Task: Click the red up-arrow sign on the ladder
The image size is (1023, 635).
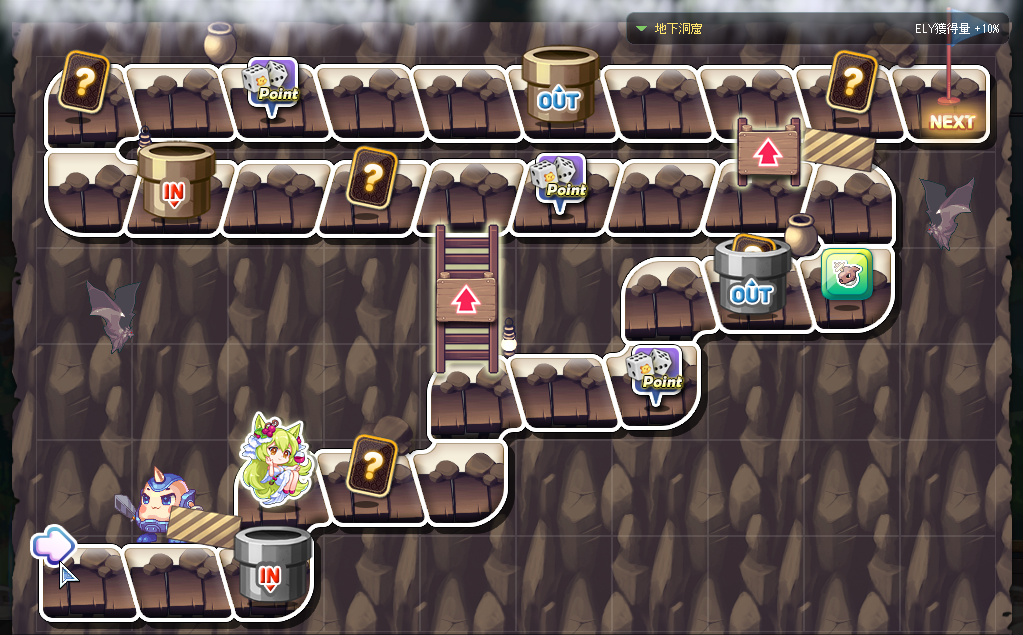Action: pos(466,300)
